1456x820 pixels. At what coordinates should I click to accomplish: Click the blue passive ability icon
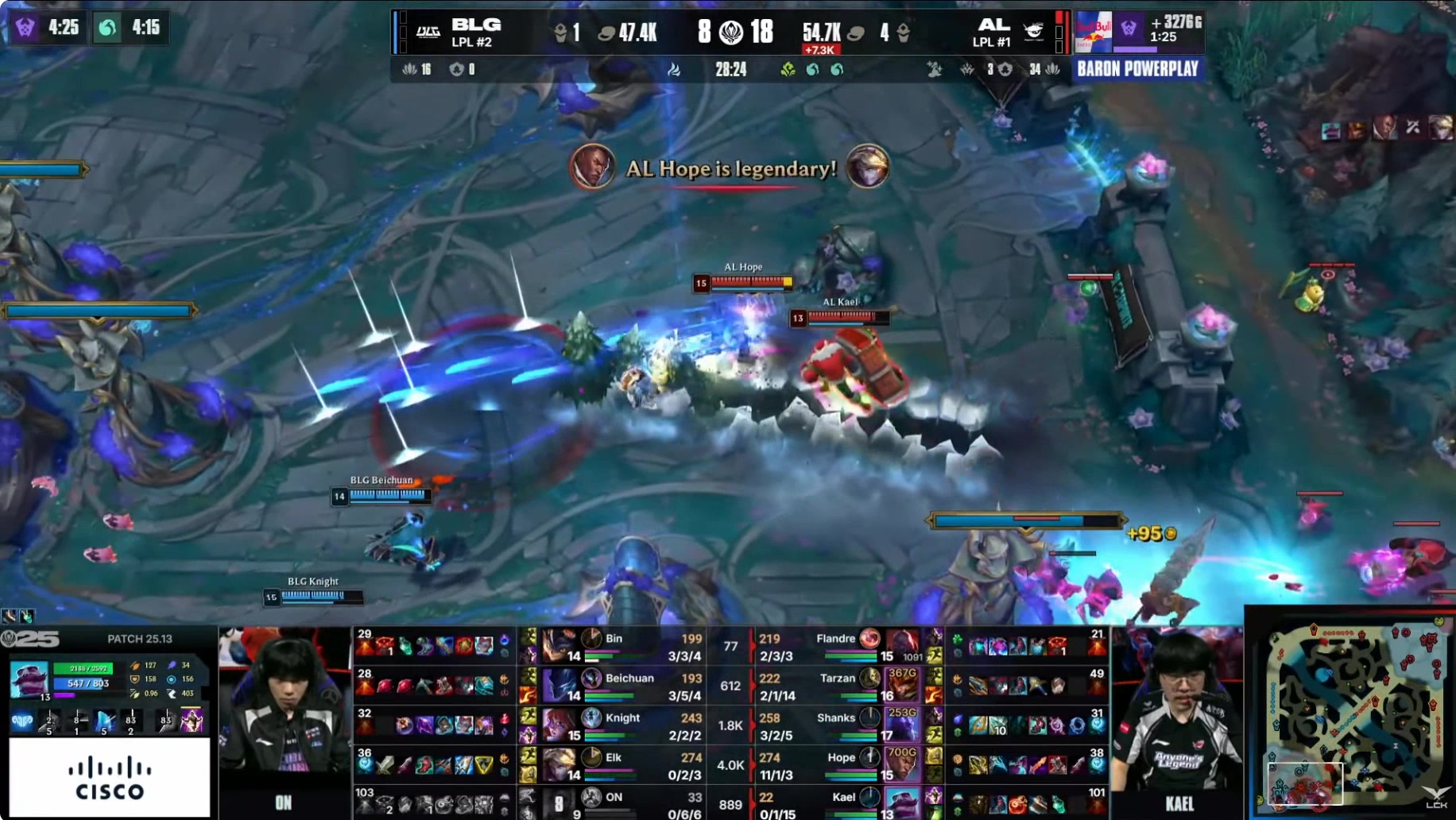[x=22, y=721]
